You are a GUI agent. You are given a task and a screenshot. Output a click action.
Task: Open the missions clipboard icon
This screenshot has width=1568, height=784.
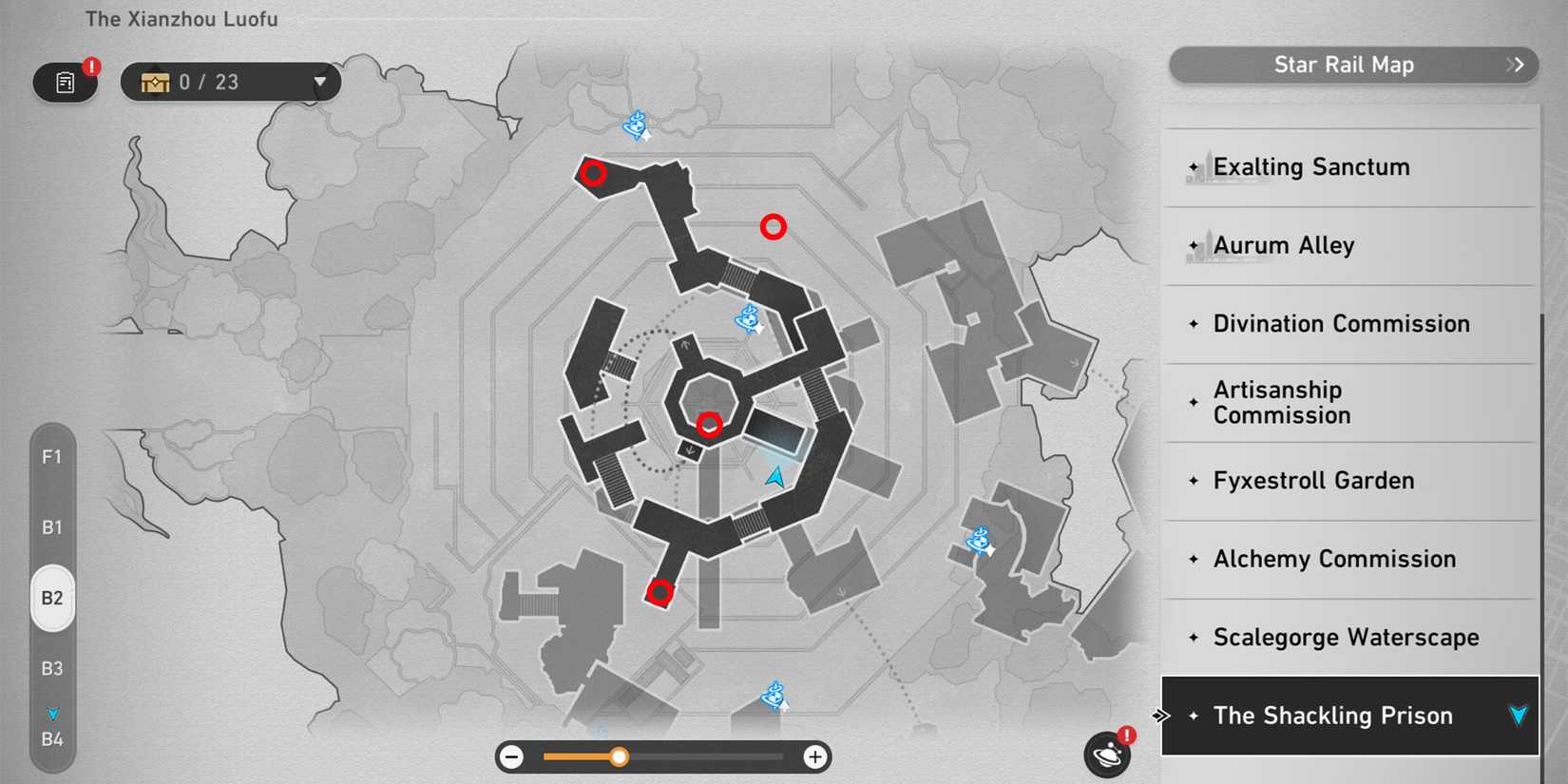pyautogui.click(x=64, y=82)
